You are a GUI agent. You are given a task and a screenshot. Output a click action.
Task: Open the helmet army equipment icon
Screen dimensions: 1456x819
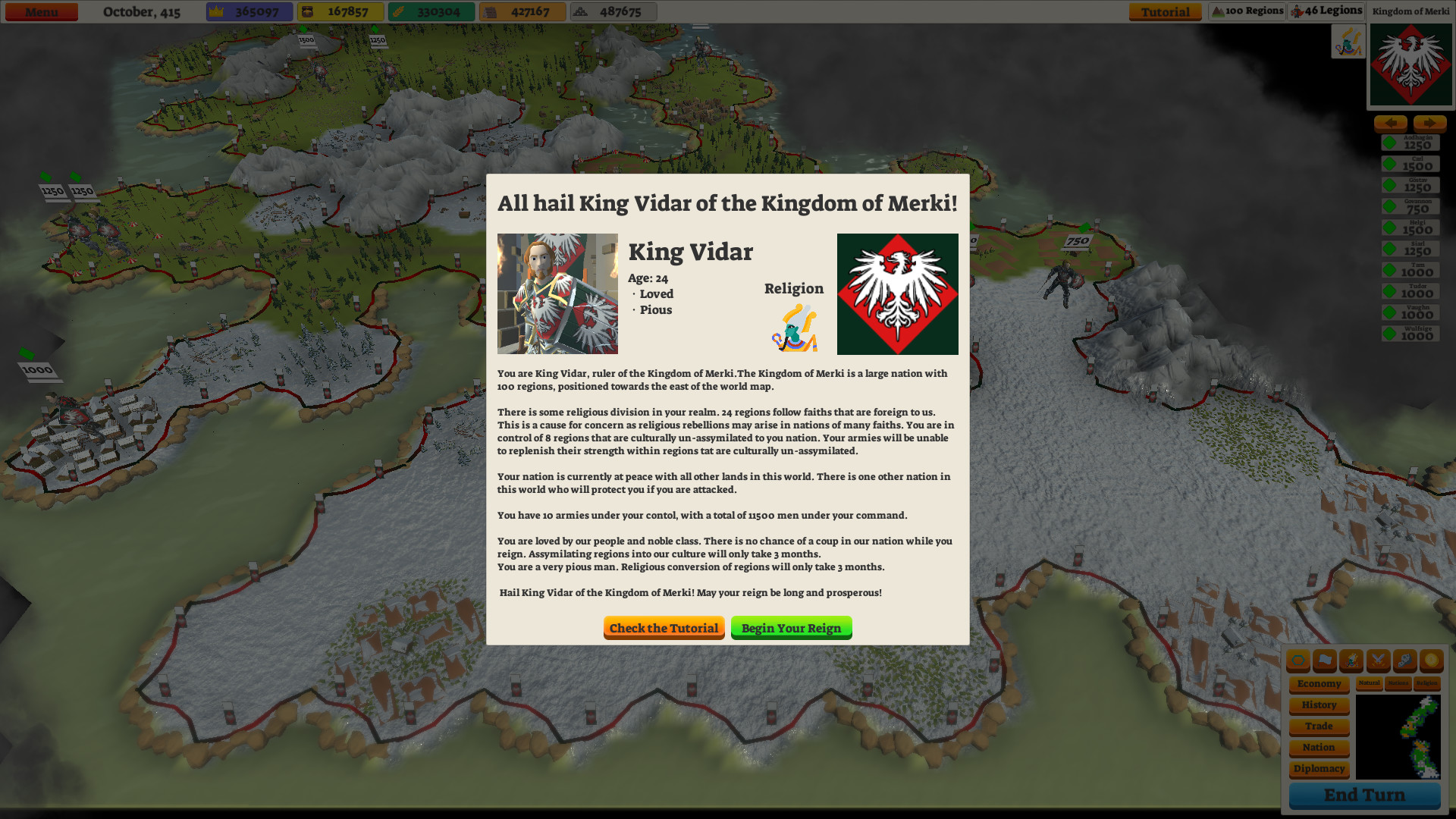click(x=1404, y=661)
